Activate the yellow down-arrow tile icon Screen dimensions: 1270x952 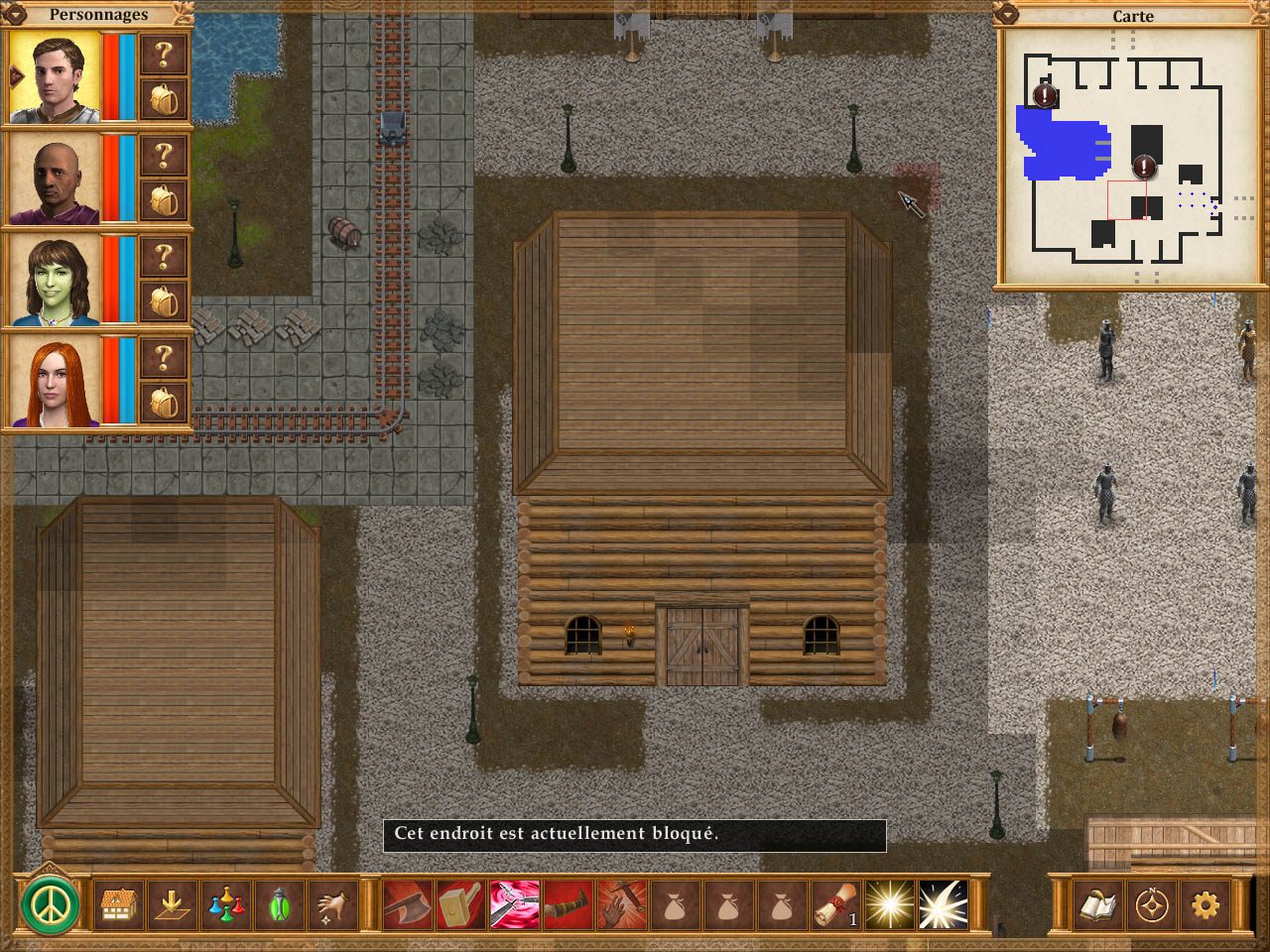(171, 904)
